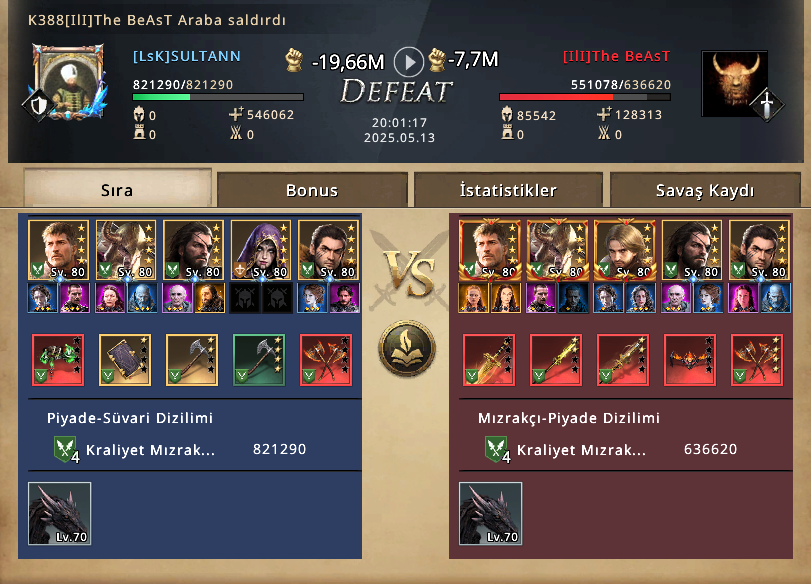Inspect the purple hooded hero portrait

pos(260,249)
